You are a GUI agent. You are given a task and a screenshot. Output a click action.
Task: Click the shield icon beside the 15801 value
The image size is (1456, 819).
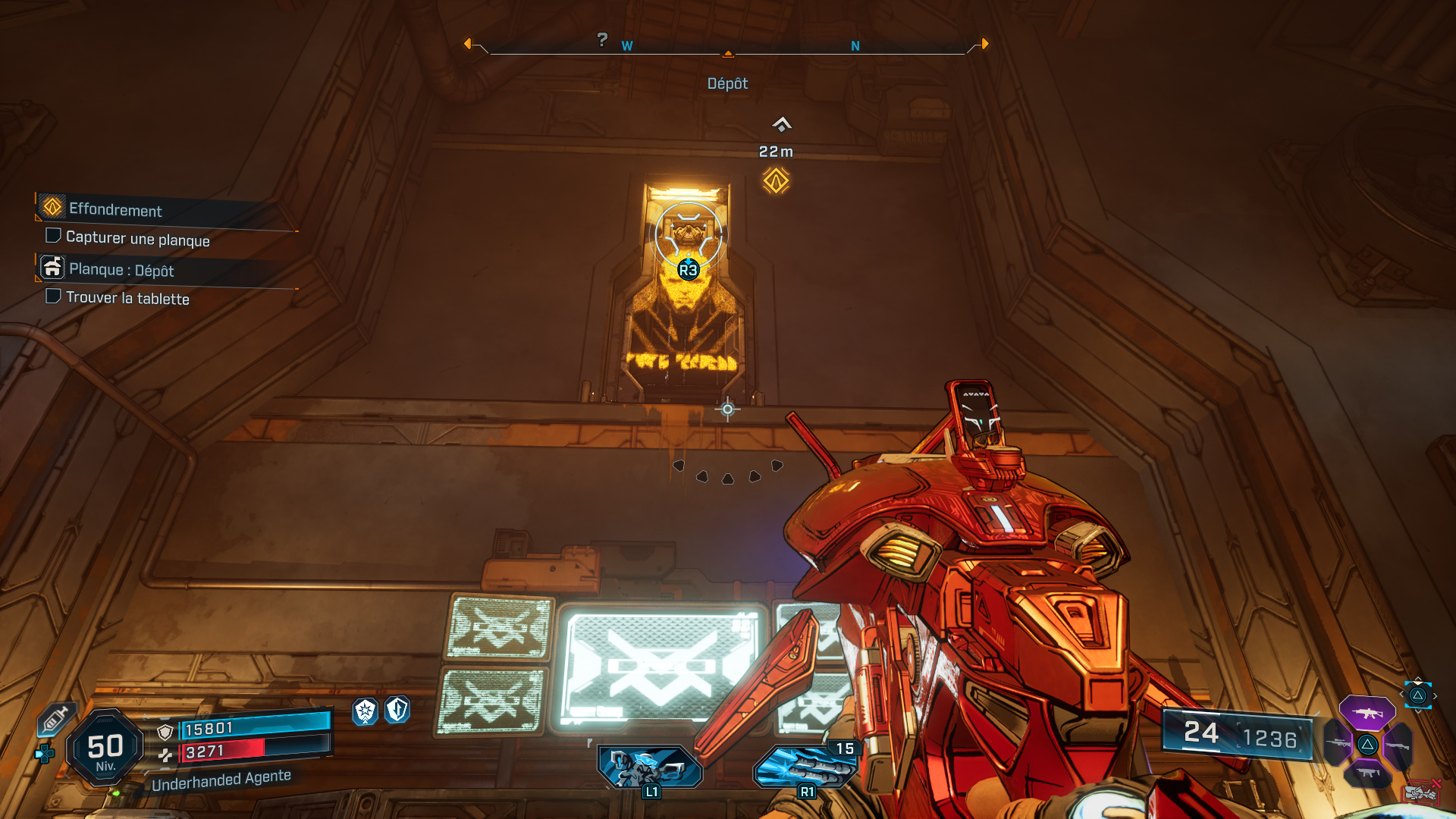tap(165, 731)
